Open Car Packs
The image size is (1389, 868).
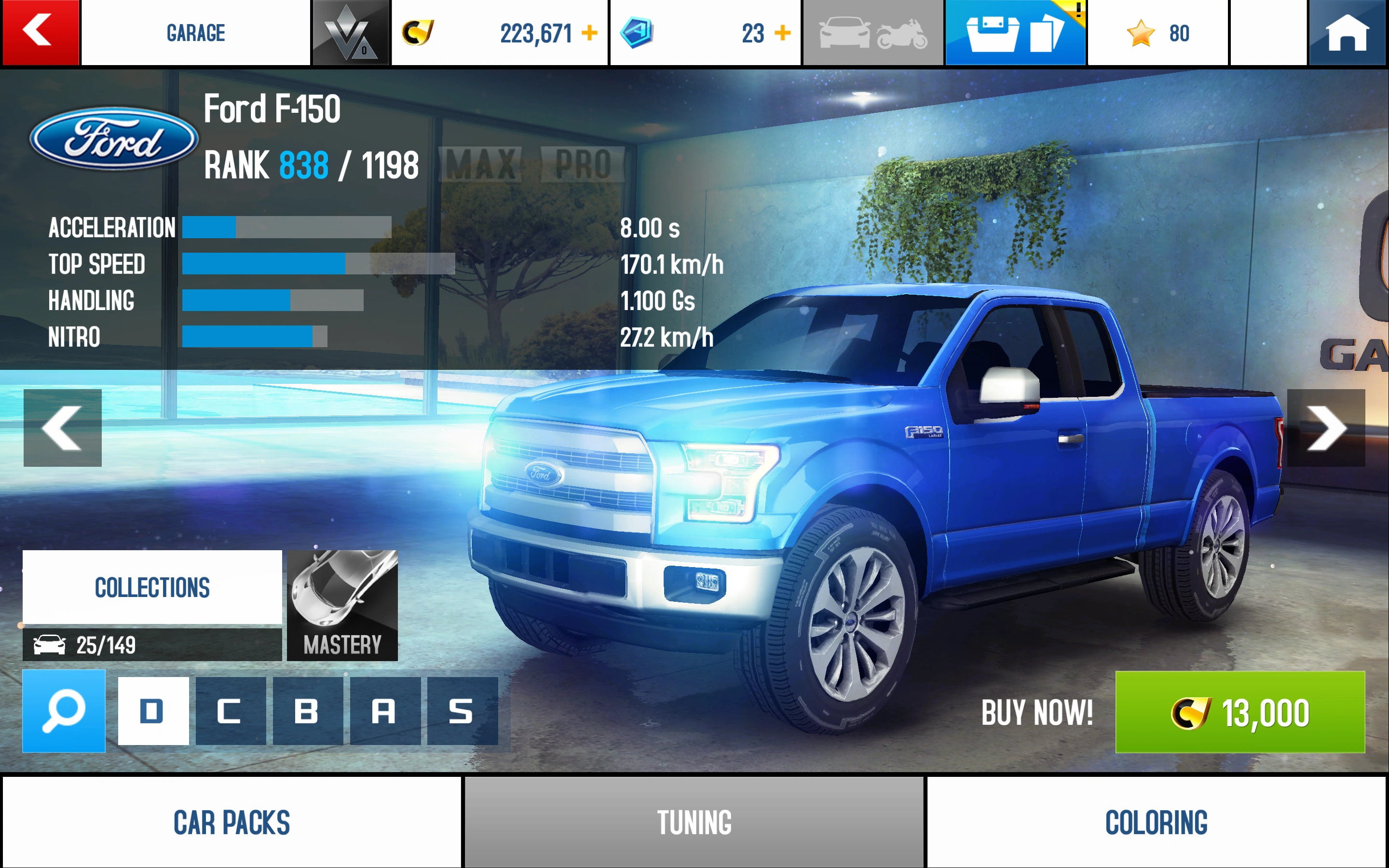point(232,822)
